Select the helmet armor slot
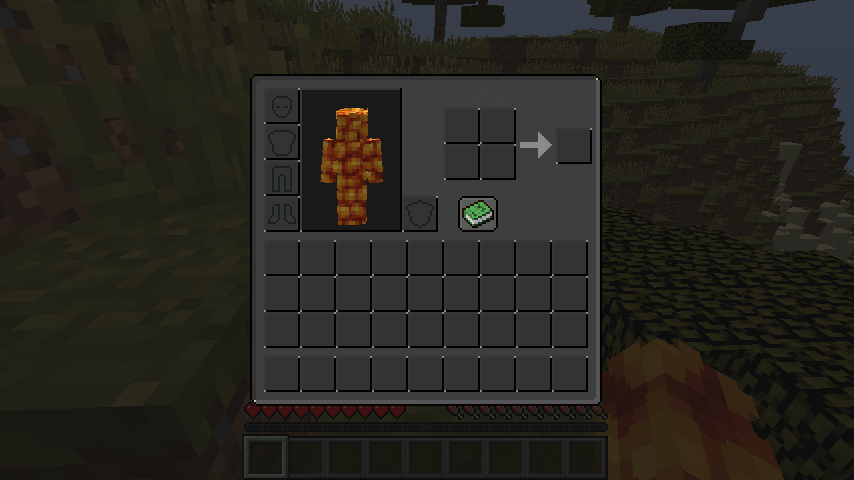The height and width of the screenshot is (480, 854). tap(282, 106)
